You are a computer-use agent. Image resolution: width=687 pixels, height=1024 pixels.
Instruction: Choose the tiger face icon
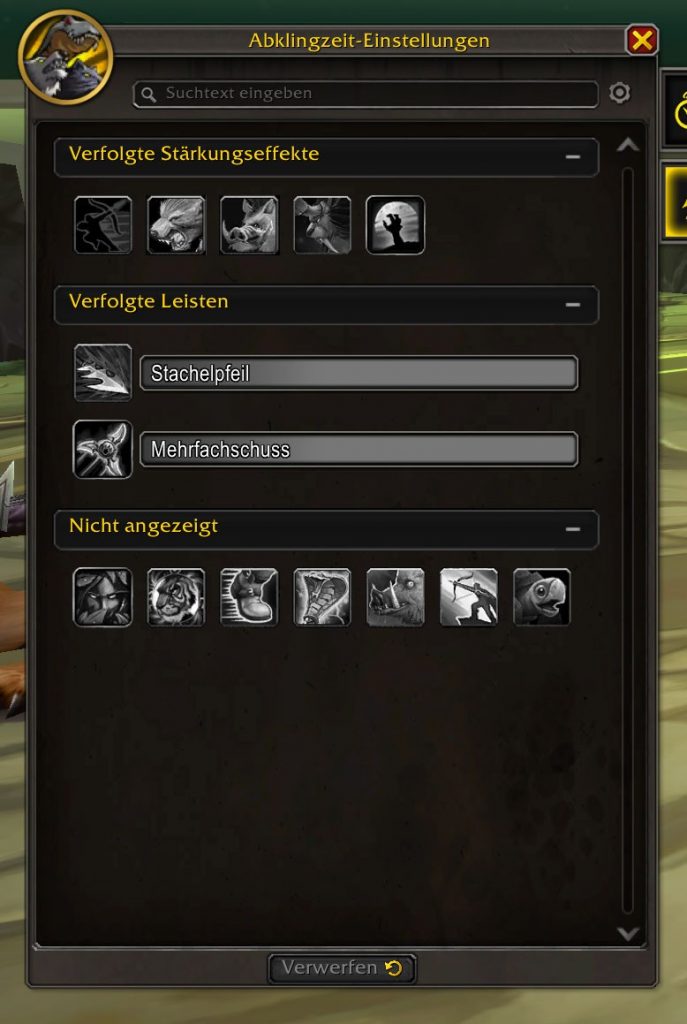(176, 597)
